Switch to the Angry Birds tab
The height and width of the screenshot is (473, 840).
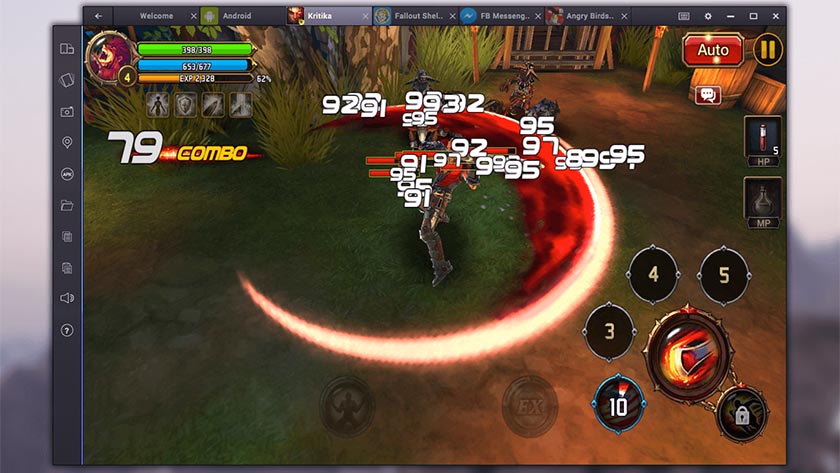click(584, 16)
